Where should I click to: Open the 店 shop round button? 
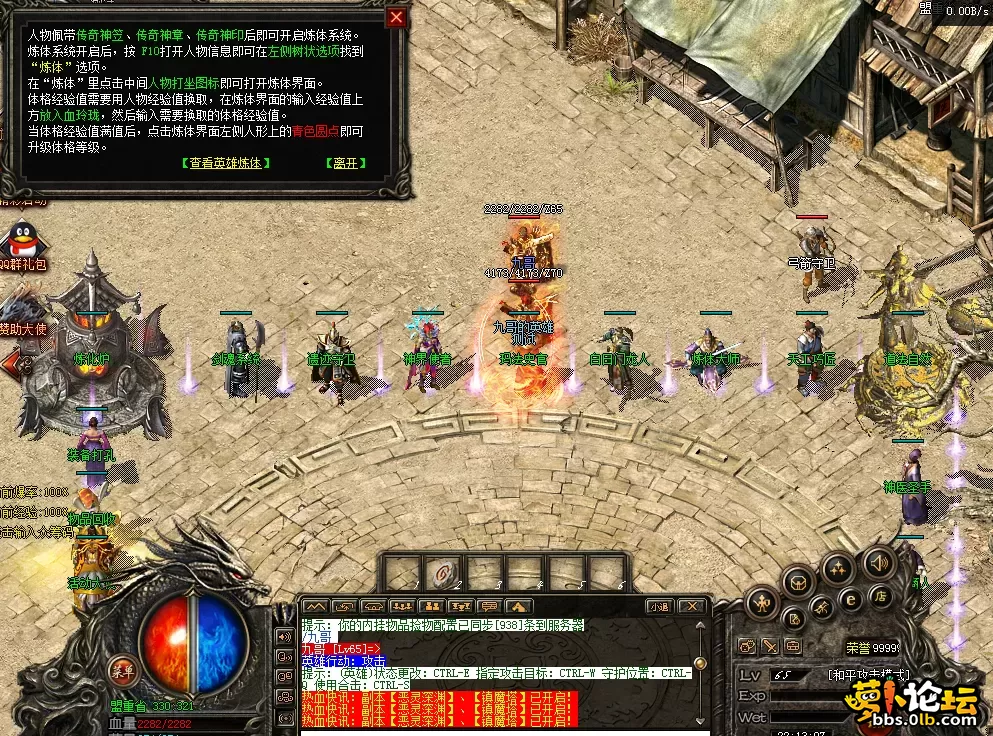coord(883,597)
